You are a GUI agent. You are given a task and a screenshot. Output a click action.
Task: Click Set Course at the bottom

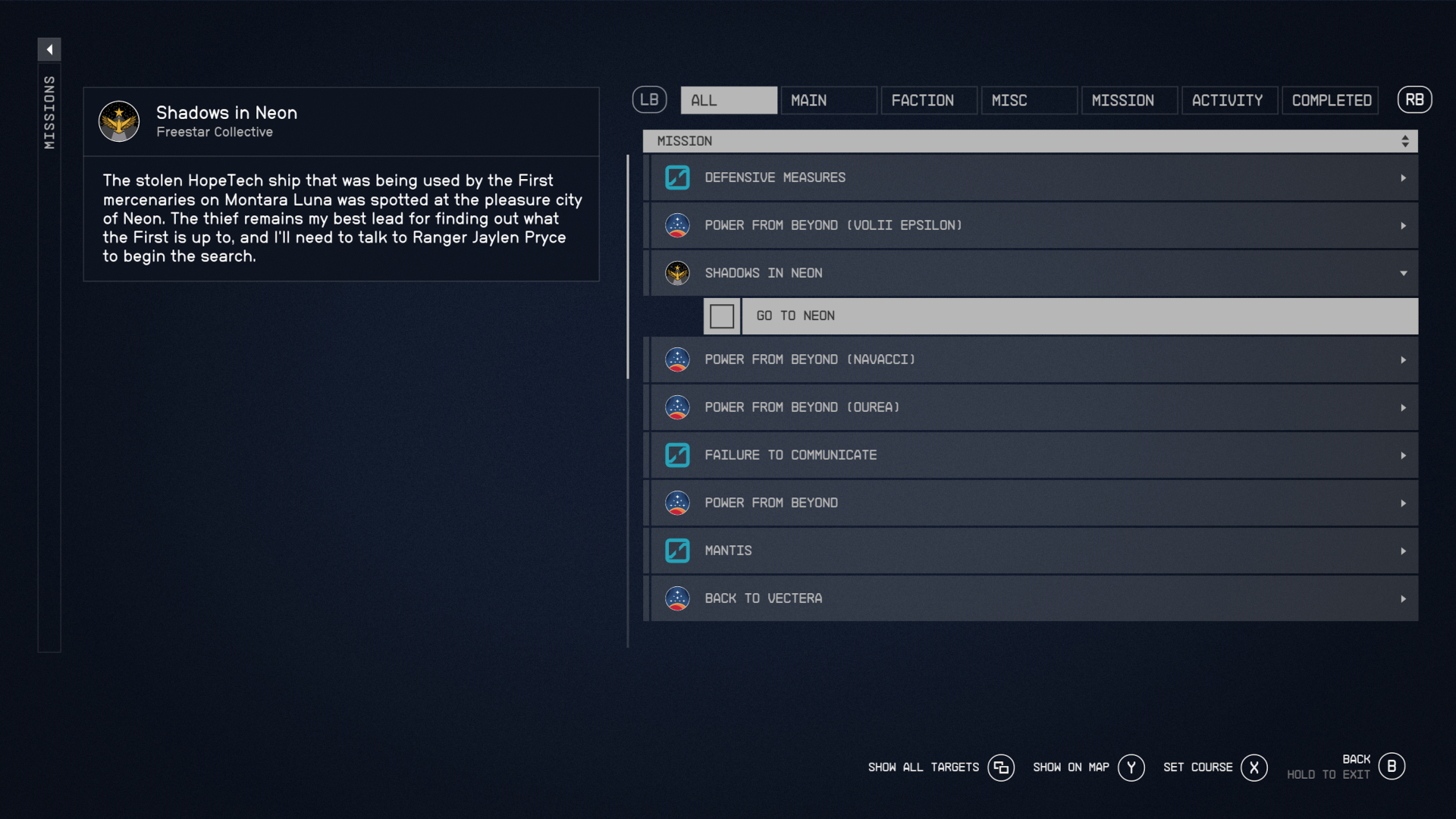tap(1199, 767)
